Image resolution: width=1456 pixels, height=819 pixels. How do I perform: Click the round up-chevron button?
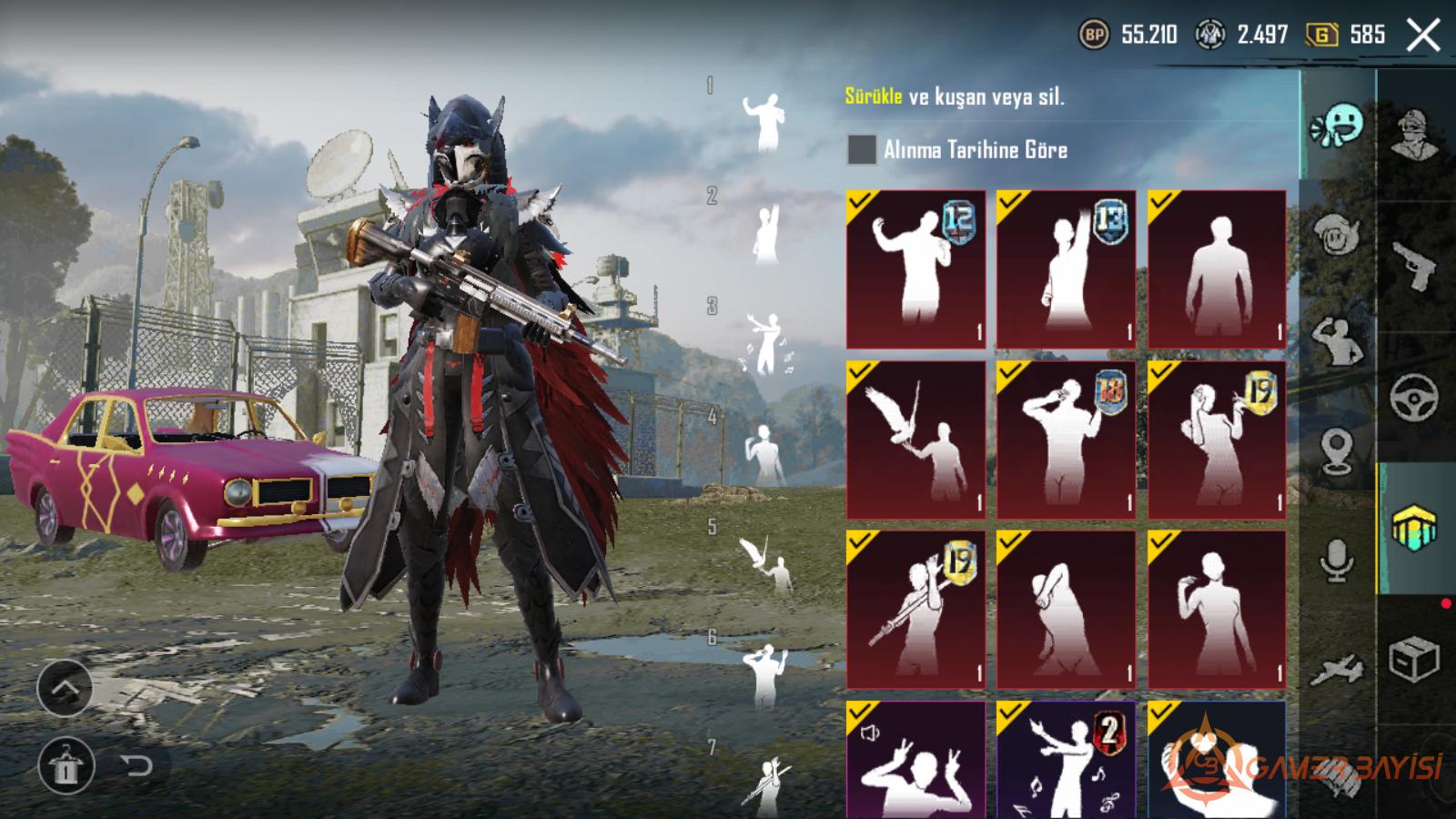click(x=65, y=689)
